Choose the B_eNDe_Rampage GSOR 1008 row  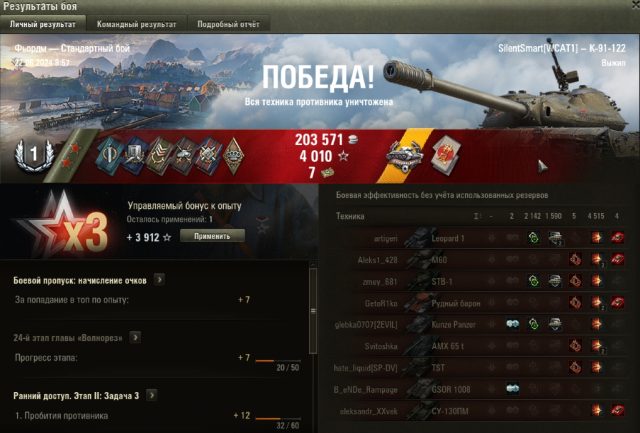(480, 388)
